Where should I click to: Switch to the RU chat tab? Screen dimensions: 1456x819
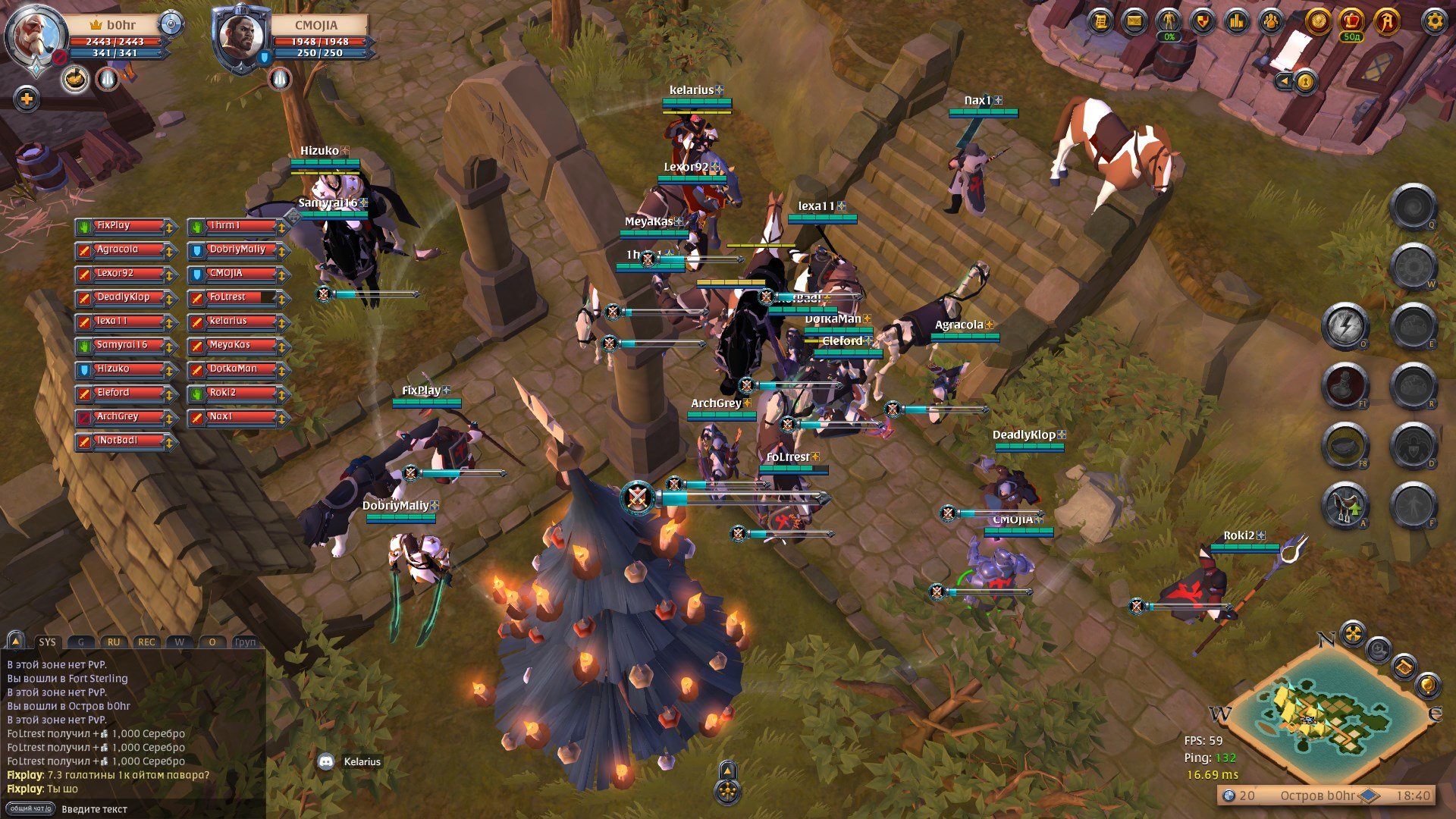113,642
